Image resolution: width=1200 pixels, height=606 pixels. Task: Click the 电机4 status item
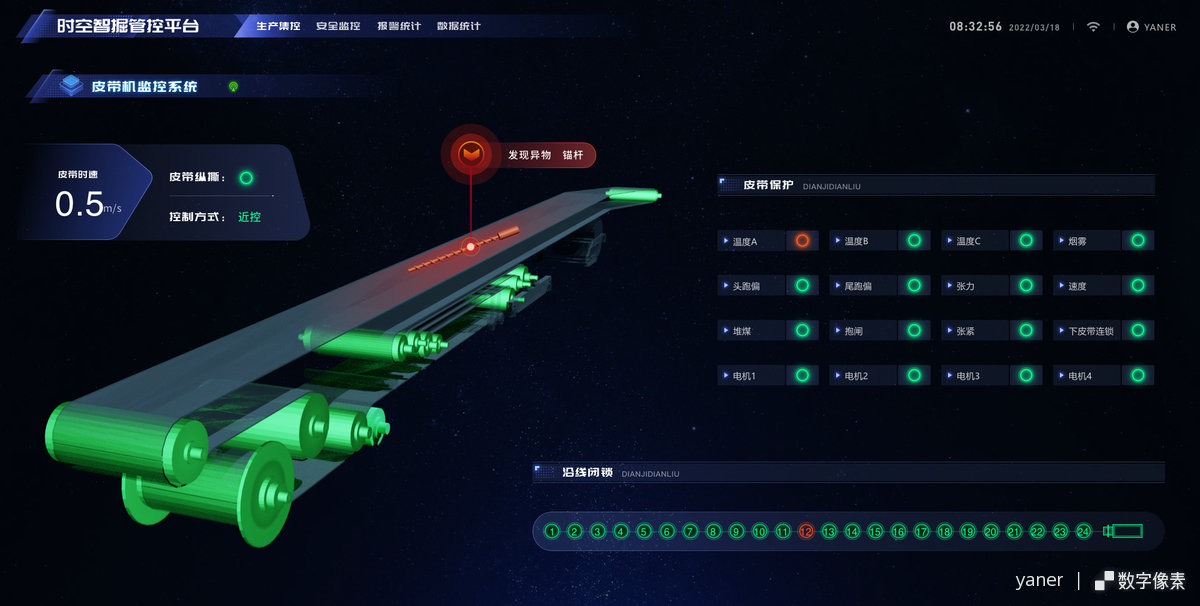(x=1104, y=376)
